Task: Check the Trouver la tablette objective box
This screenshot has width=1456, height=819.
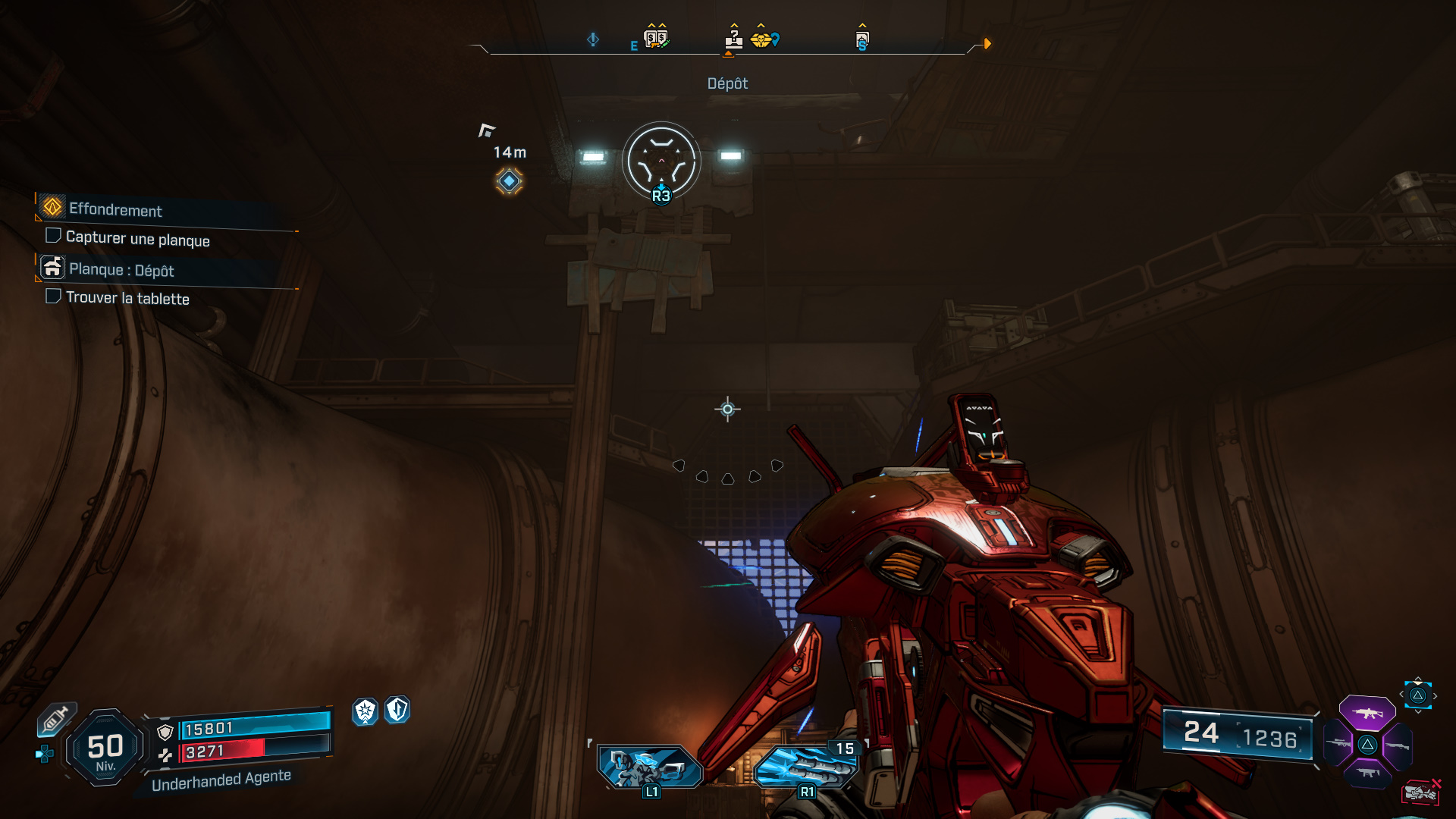Action: [x=54, y=297]
